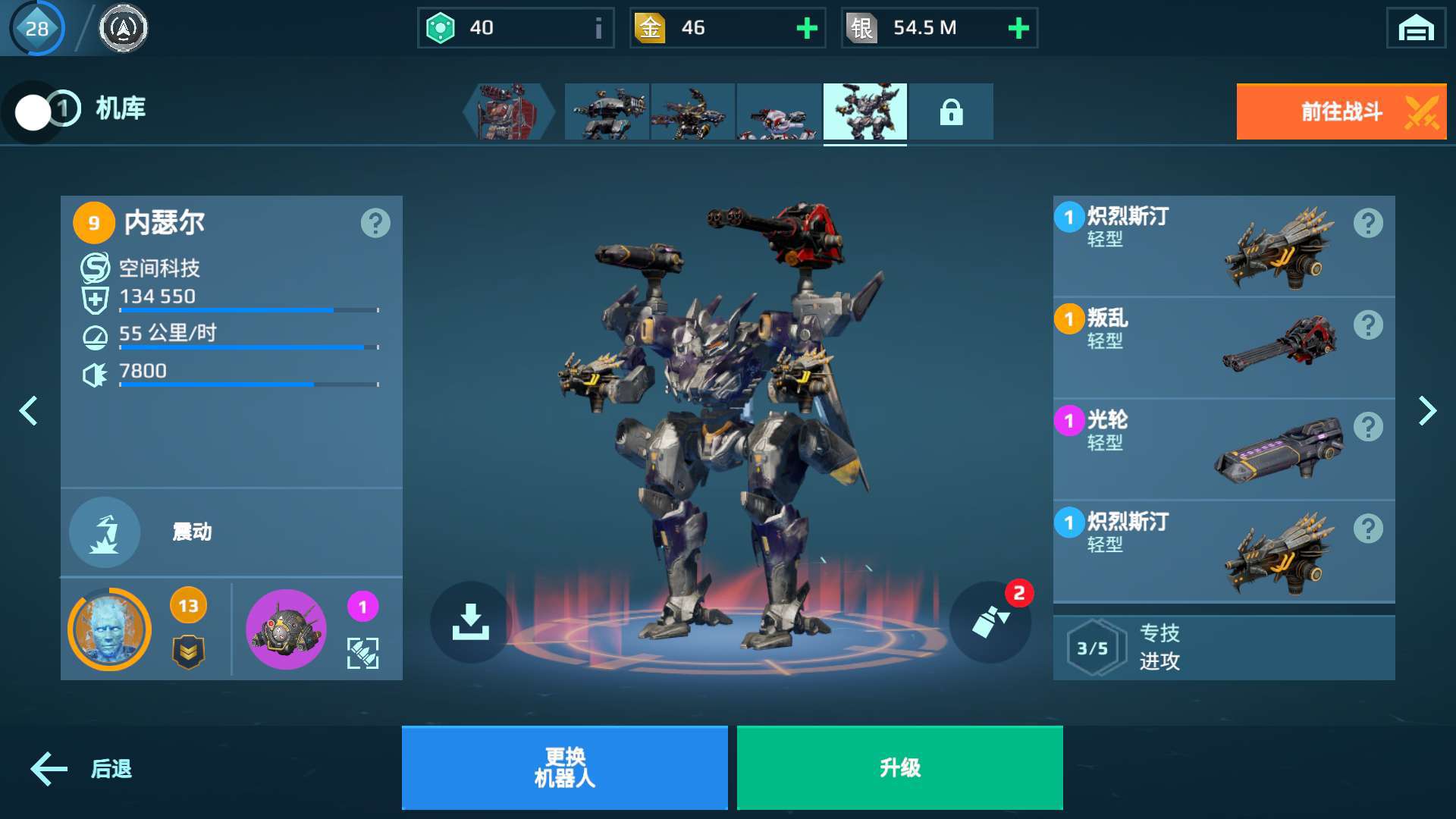Add silver with the plus button
1456x819 pixels.
point(1018,29)
